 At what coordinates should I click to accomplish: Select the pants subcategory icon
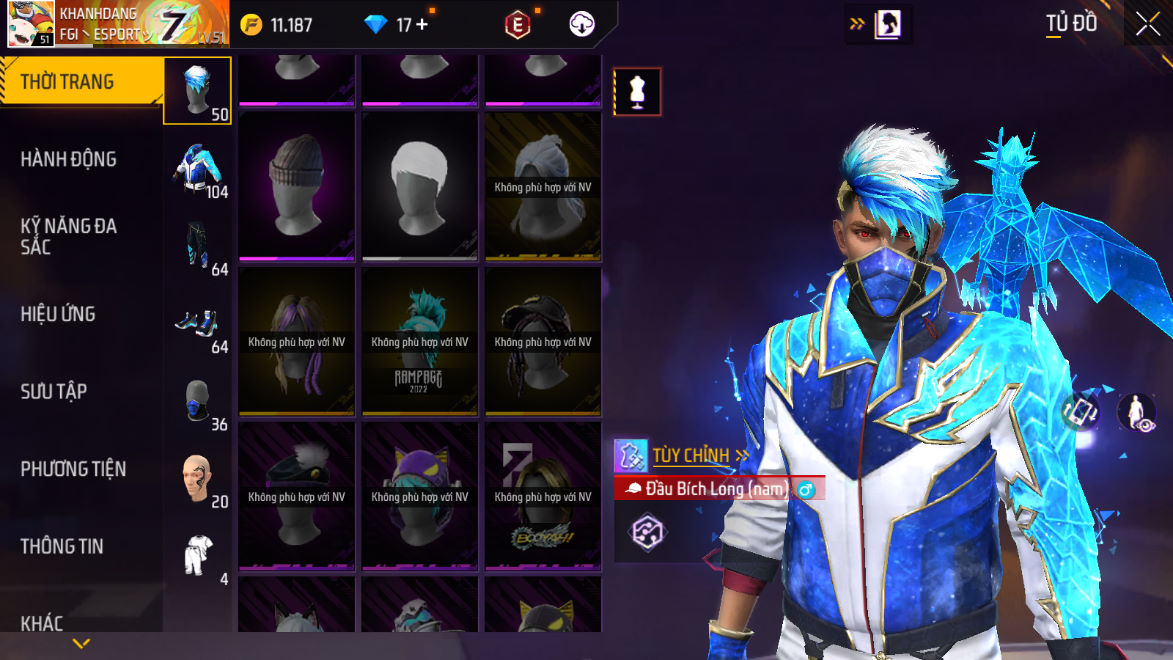coord(197,245)
